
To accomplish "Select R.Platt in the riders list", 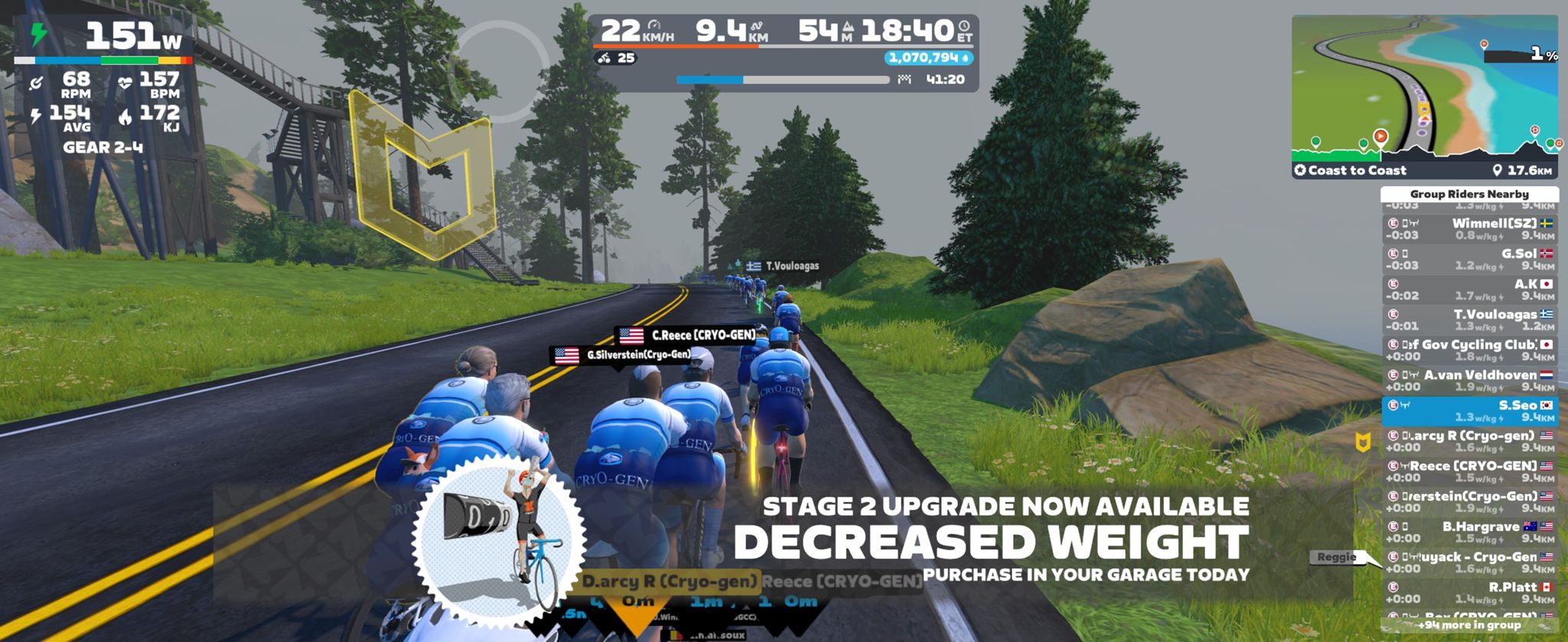I will (1469, 593).
